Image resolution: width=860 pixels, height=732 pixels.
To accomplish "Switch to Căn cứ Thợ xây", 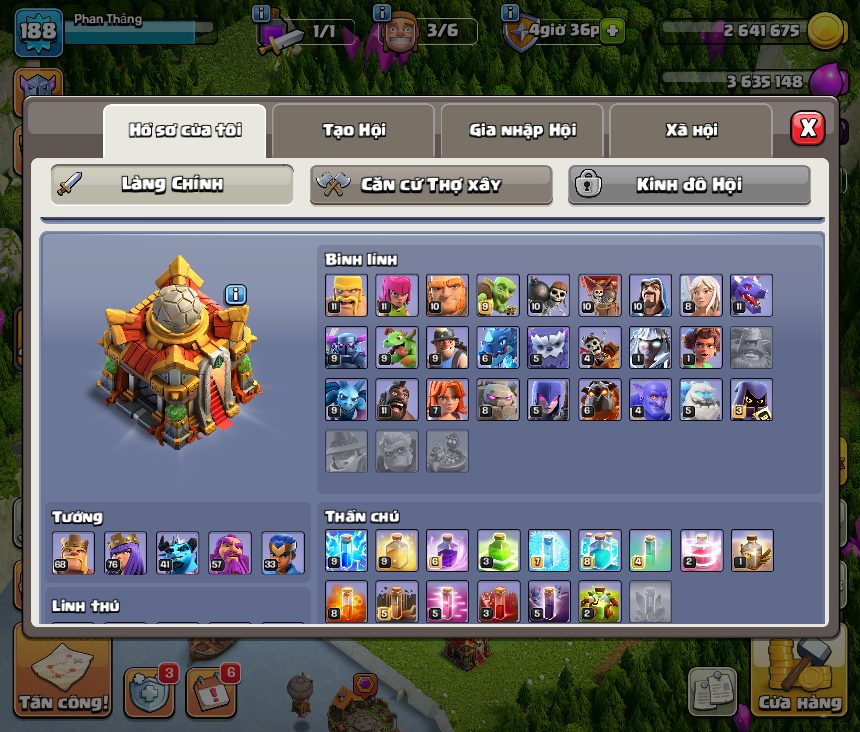I will [431, 185].
